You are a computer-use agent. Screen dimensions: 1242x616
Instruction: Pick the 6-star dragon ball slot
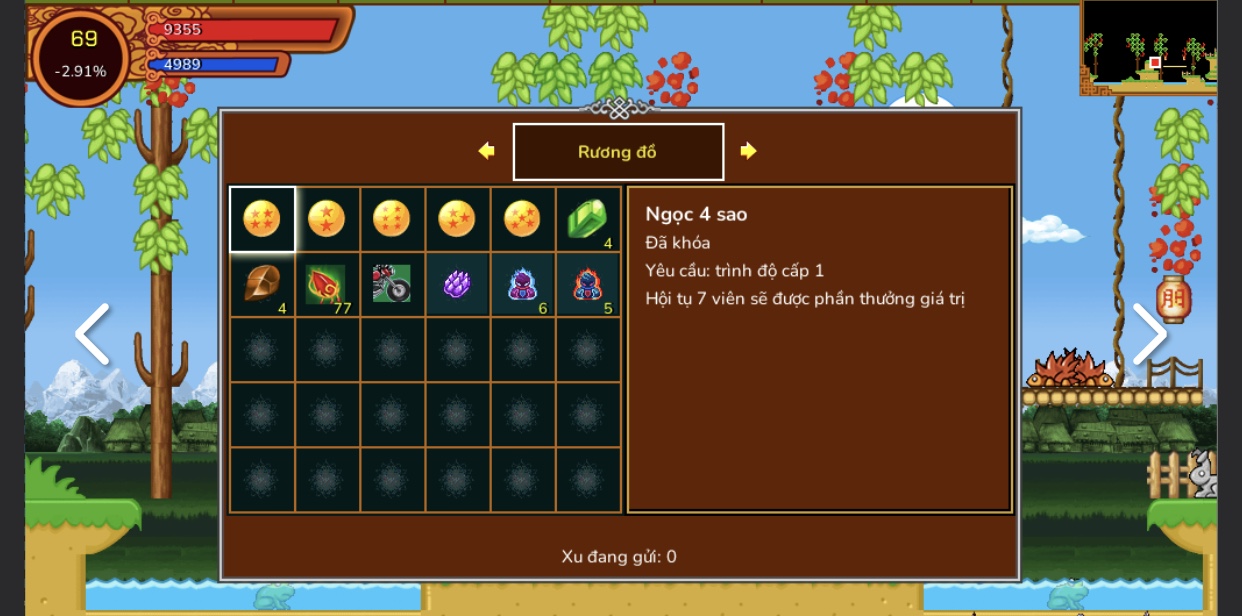pos(392,219)
